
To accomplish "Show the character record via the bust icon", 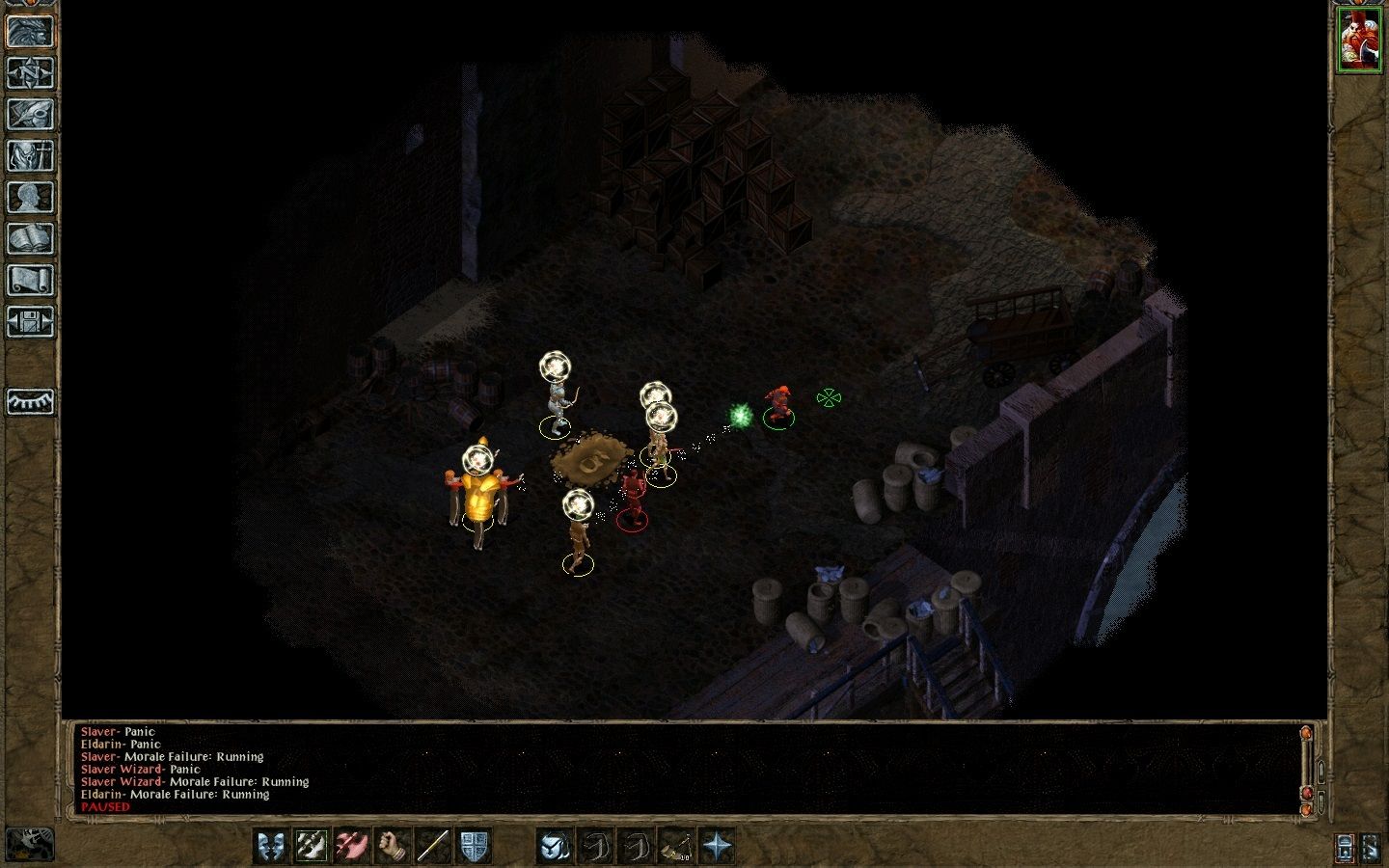I will click(x=30, y=197).
